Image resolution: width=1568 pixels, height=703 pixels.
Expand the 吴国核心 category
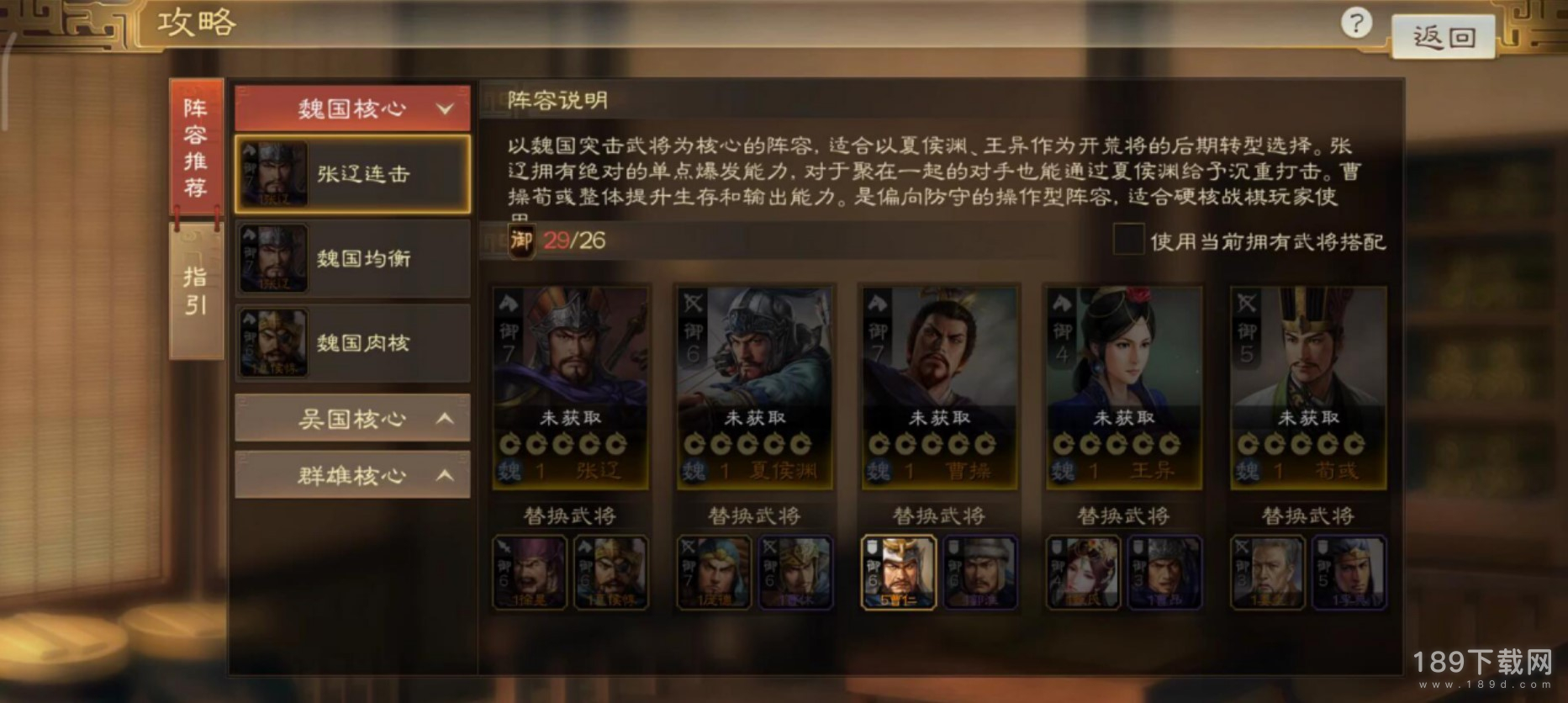351,418
